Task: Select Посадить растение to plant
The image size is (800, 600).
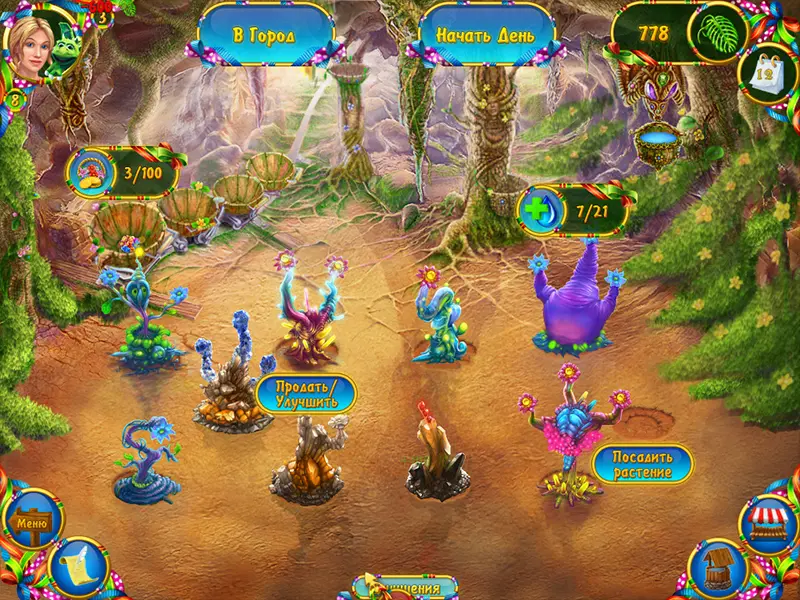Action: (x=641, y=463)
